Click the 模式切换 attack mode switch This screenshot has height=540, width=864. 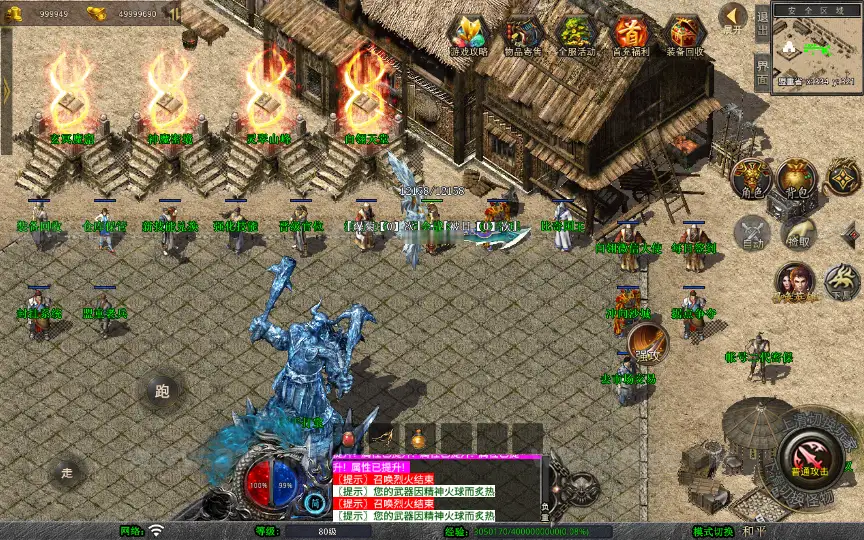[714, 531]
